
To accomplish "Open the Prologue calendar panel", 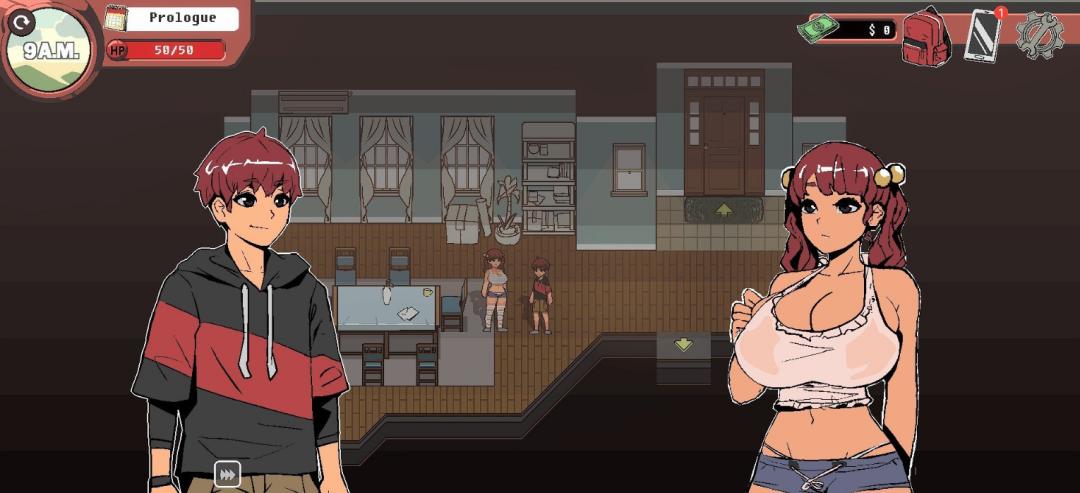I will 174,18.
